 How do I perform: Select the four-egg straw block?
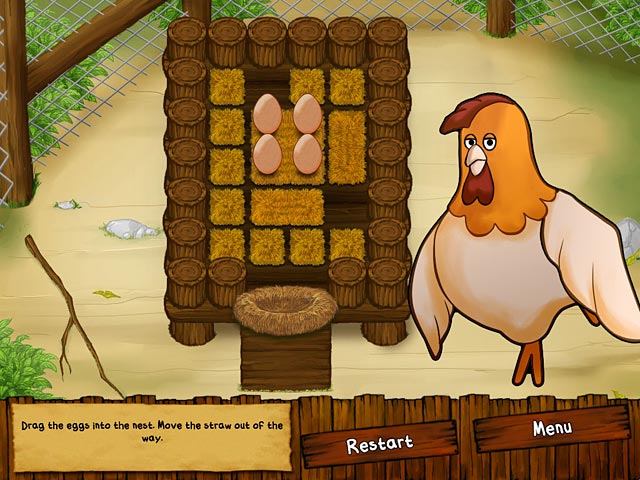coord(287,136)
